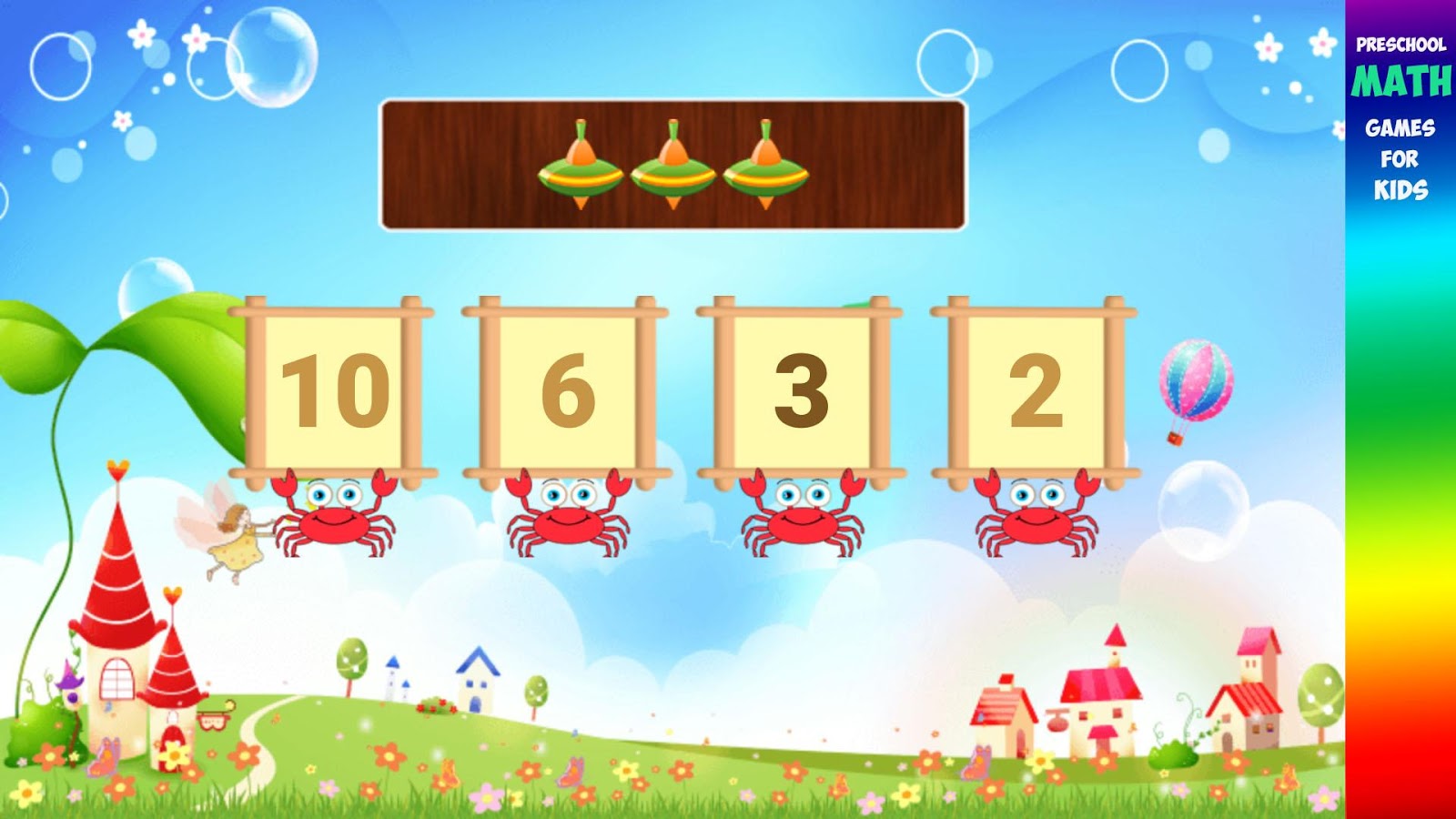Select the answer board showing 2
Viewport: 1456px width, 819px height.
[1036, 387]
